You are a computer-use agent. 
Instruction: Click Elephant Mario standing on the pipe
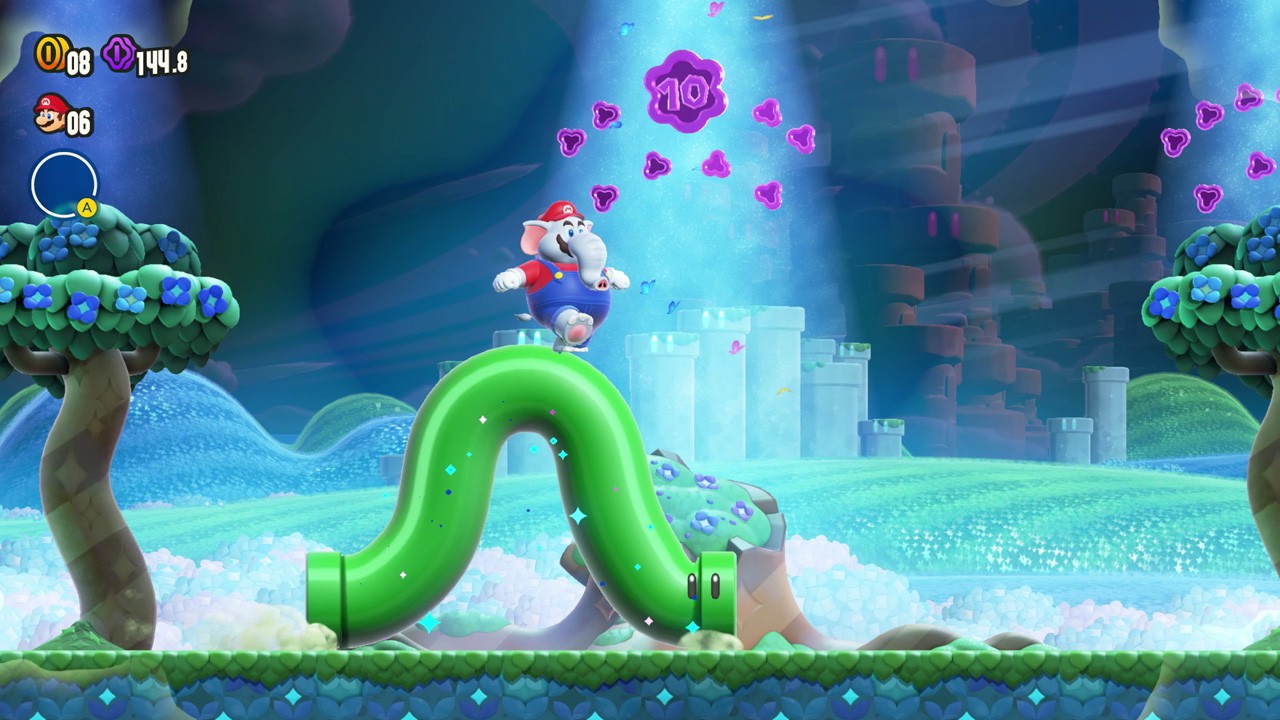point(565,275)
